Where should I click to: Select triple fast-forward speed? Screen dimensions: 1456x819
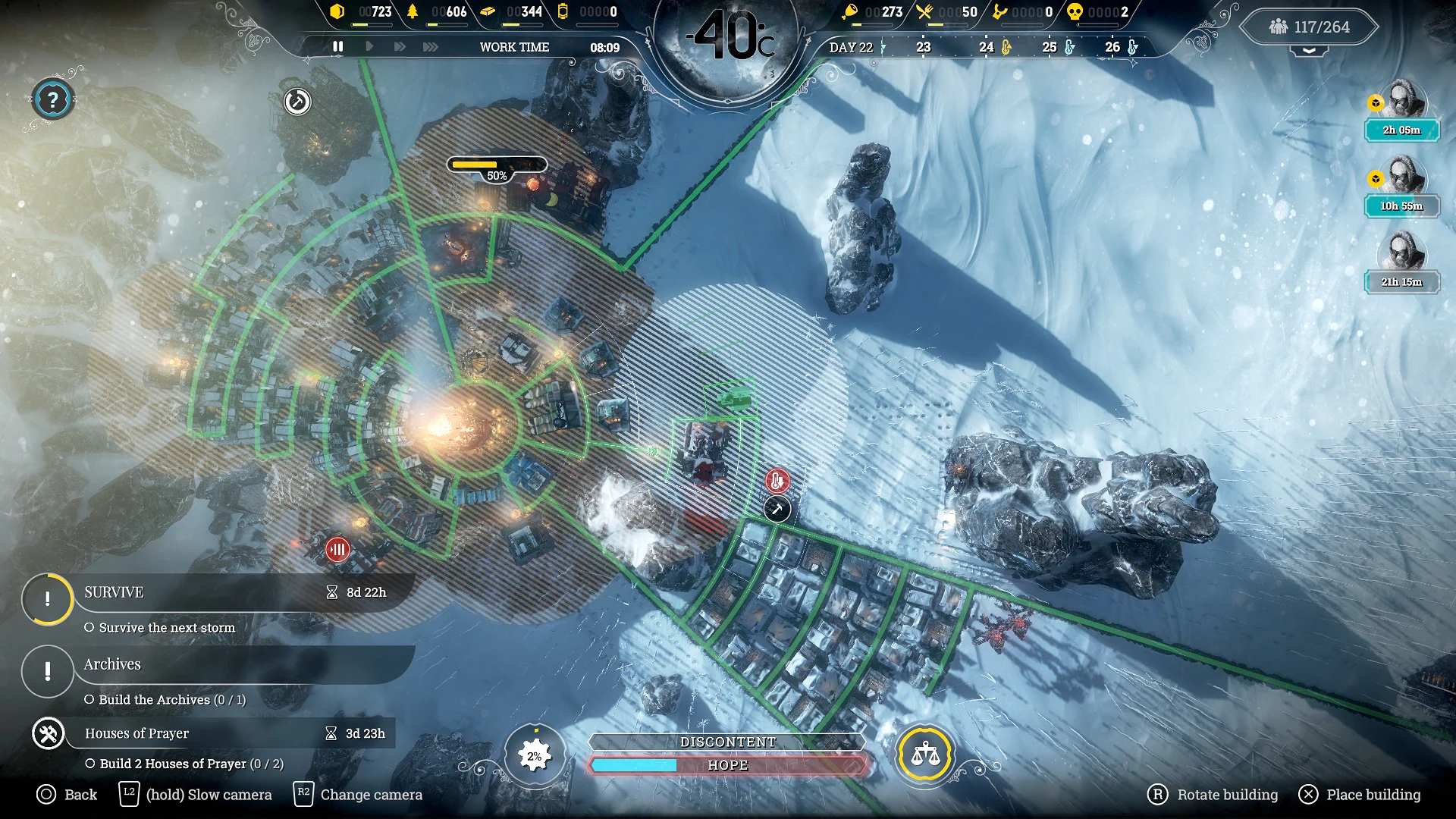431,47
